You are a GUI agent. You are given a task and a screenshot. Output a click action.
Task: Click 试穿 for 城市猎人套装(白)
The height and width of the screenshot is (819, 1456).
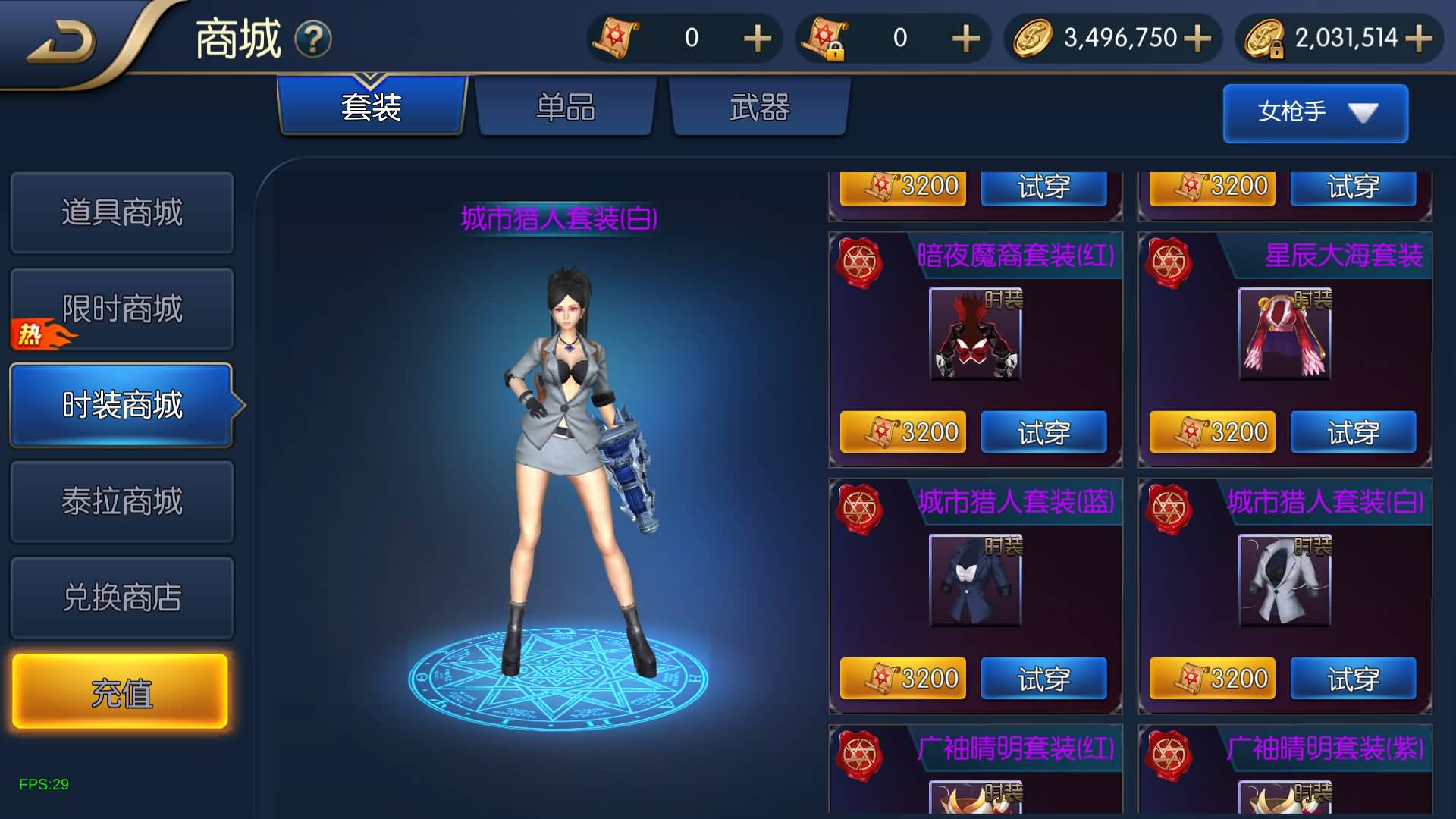click(1354, 679)
